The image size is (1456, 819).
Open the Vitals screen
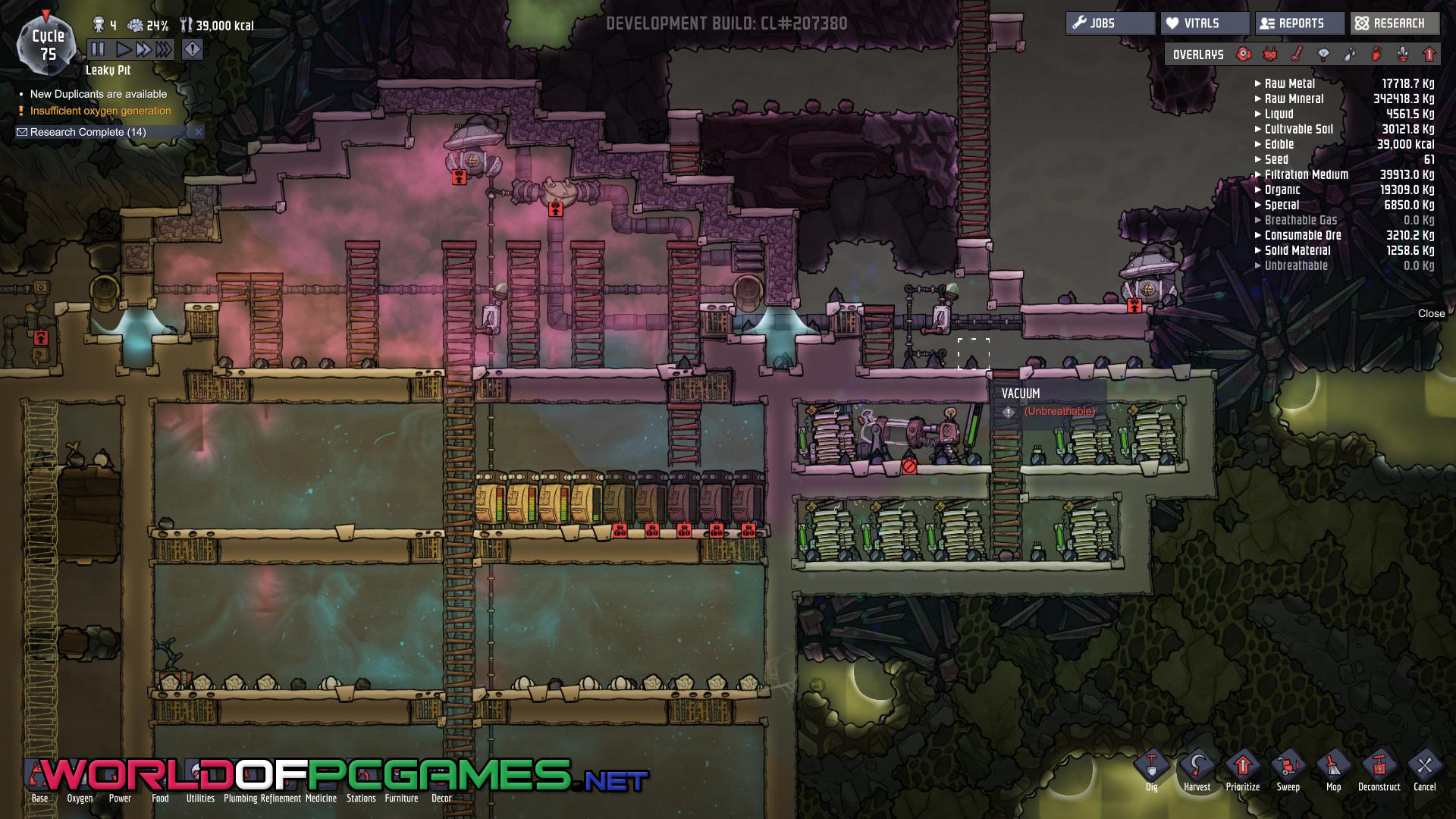pos(1205,24)
